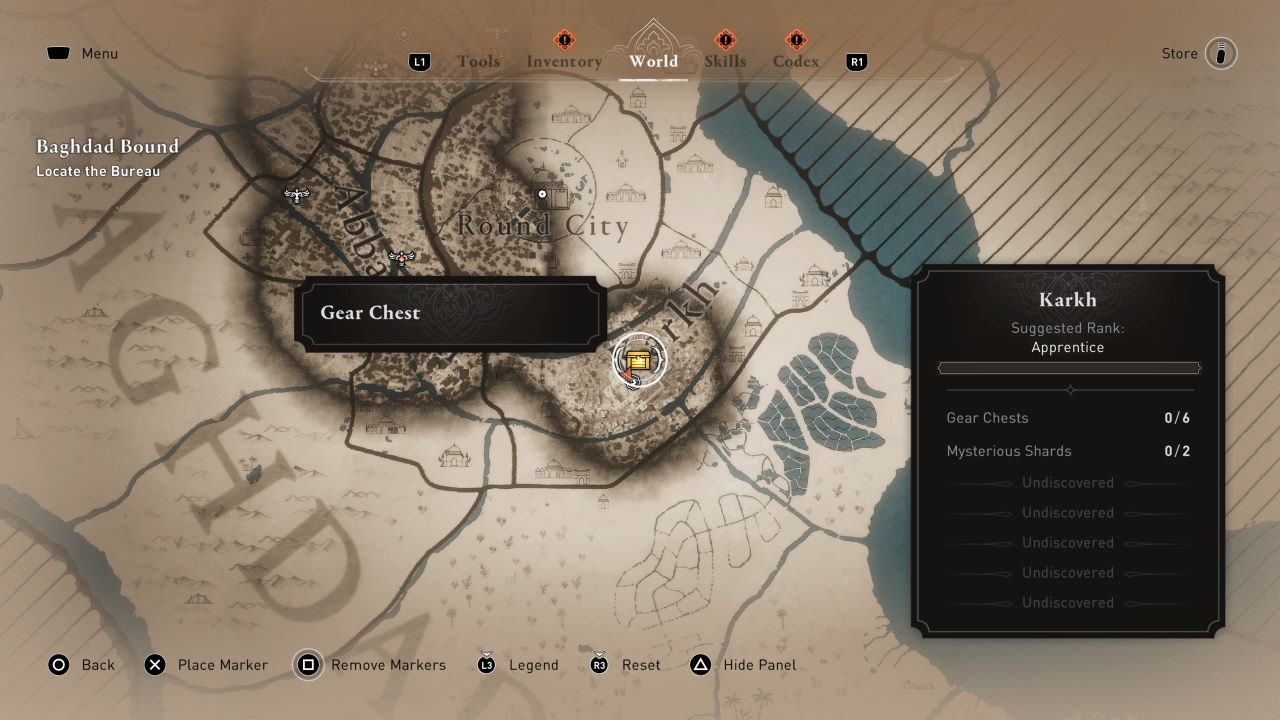
Task: Remove Markers from the map
Action: (371, 665)
